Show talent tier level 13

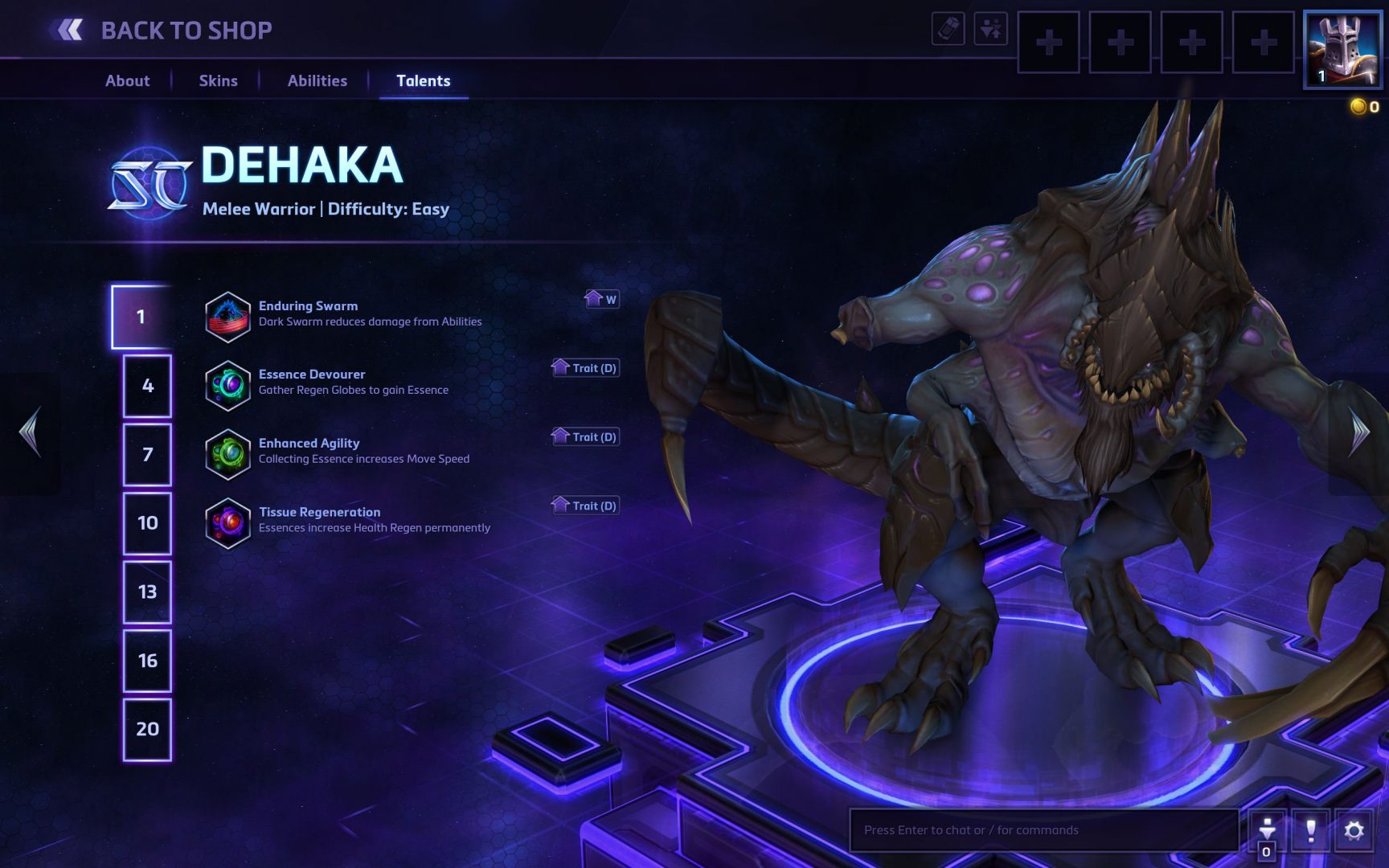(x=147, y=592)
